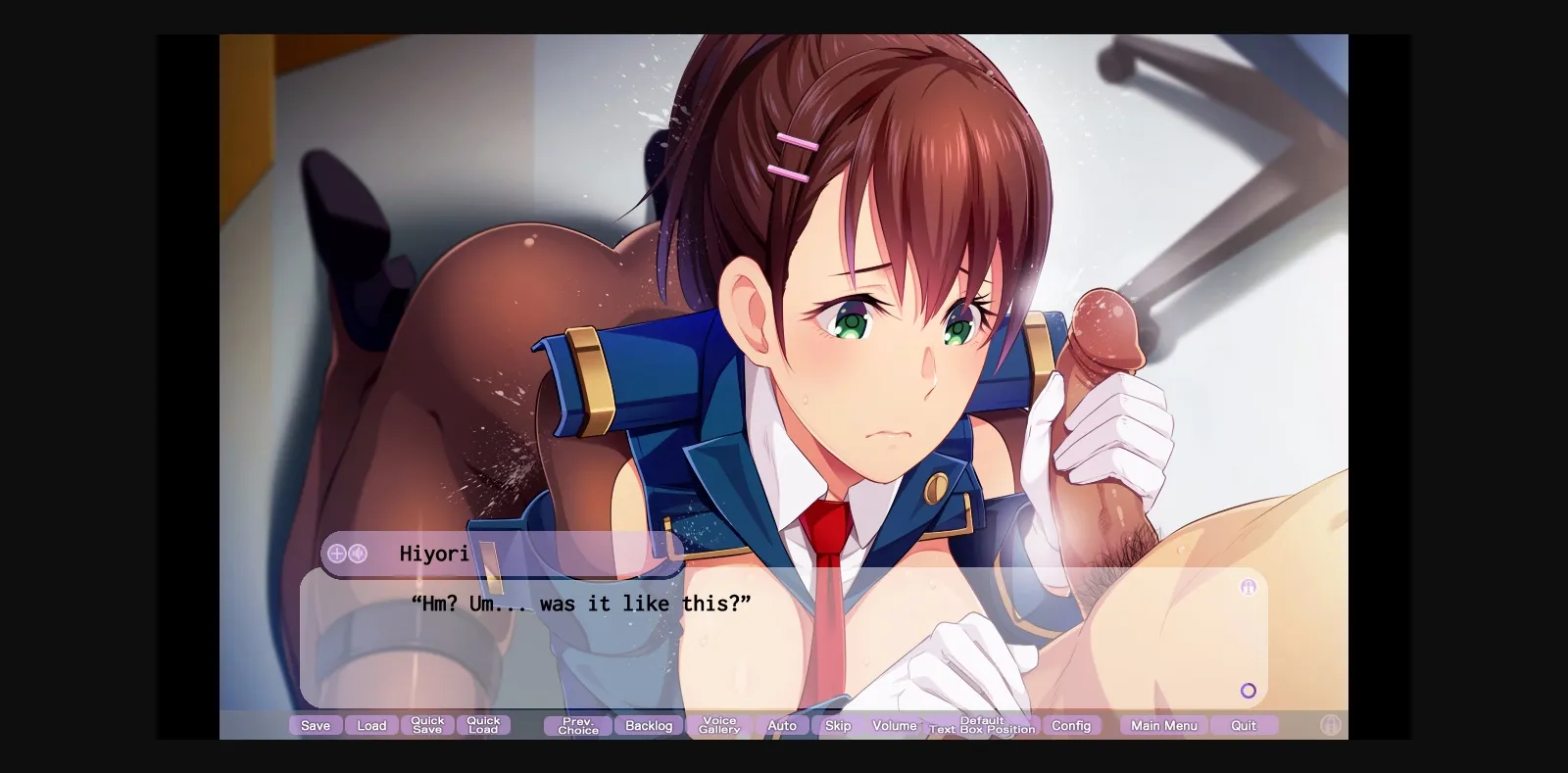The width and height of the screenshot is (1568, 773).
Task: Click the purple circle advance indicator
Action: coord(1248,691)
